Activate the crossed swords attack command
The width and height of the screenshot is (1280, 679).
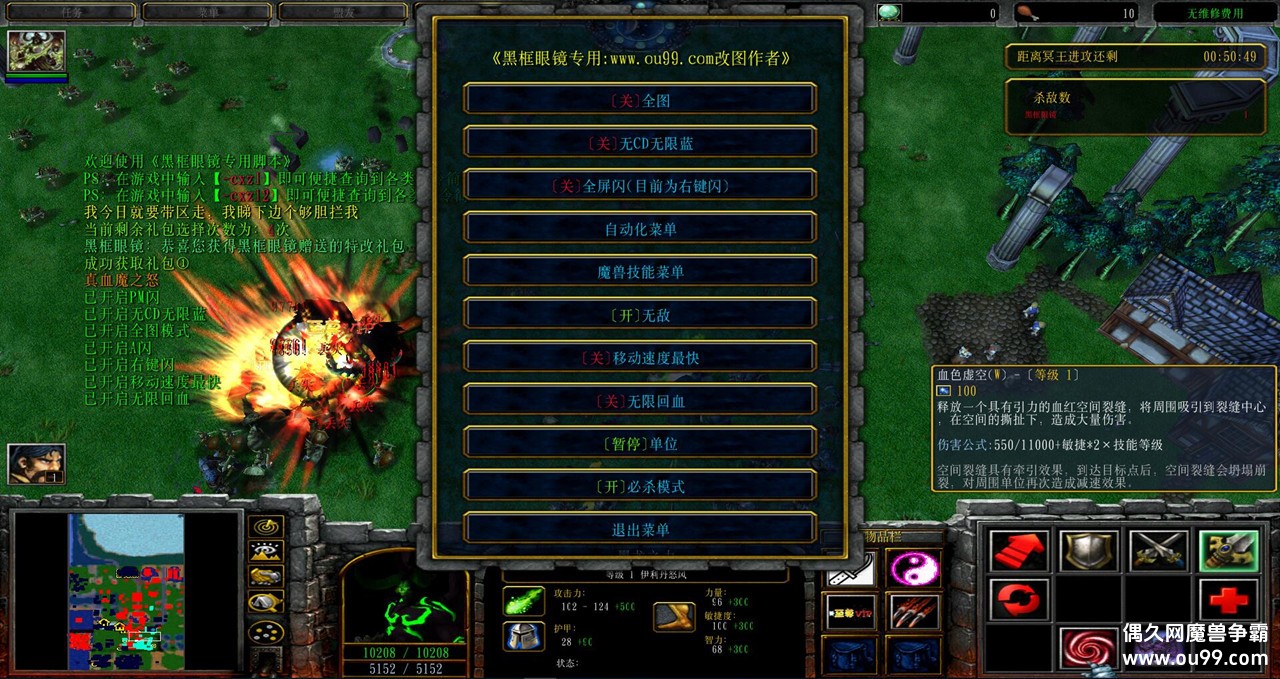point(1158,551)
